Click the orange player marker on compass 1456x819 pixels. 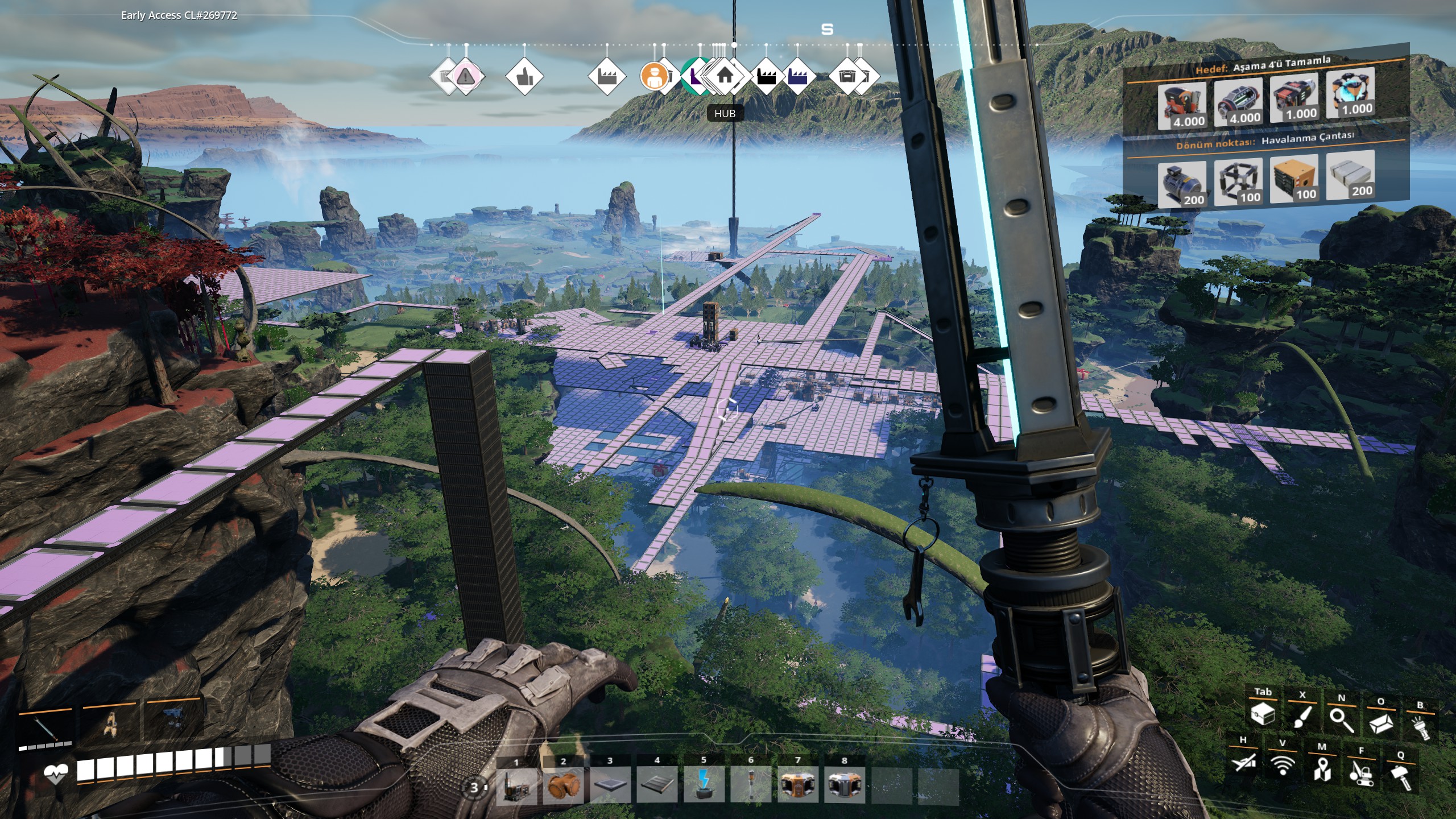[654, 76]
